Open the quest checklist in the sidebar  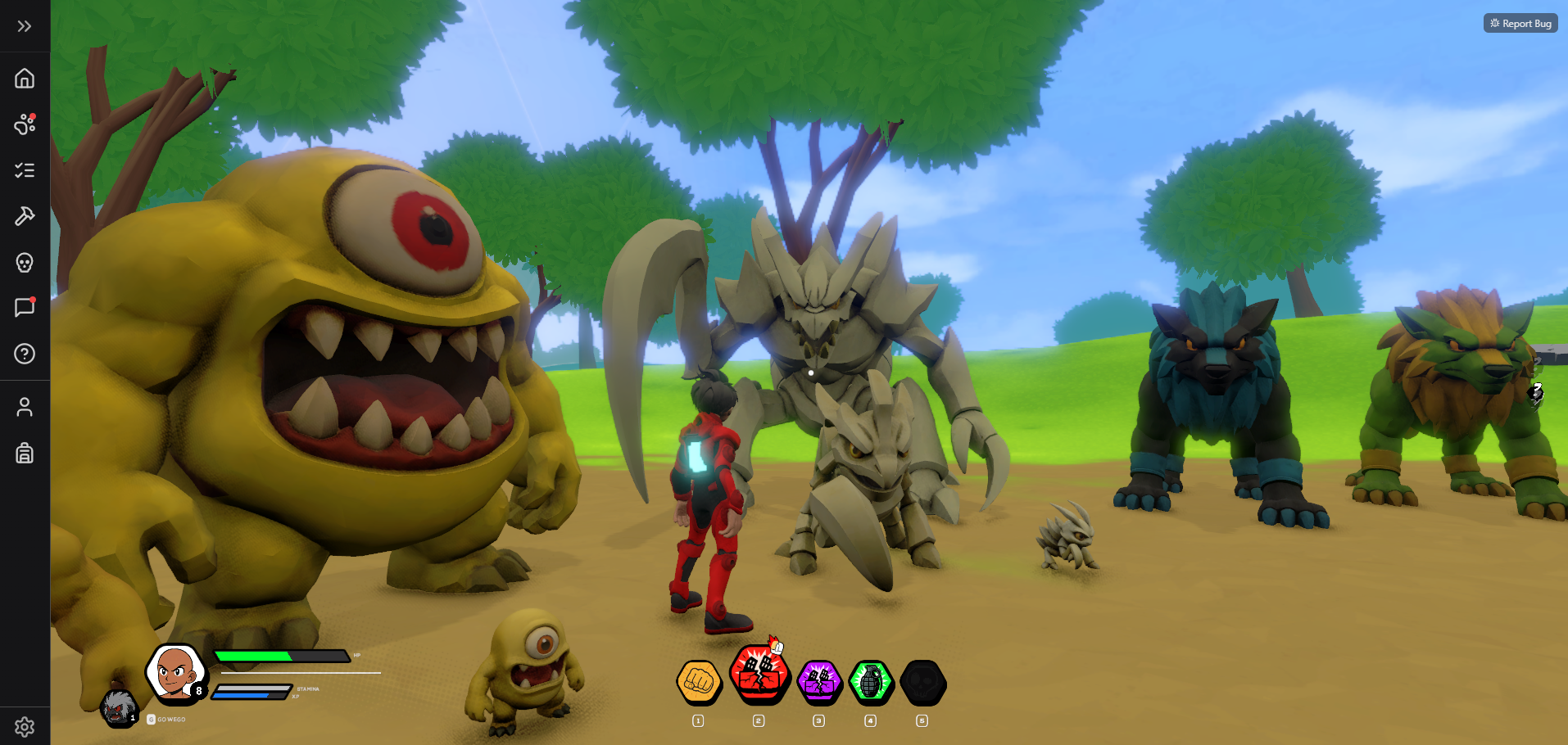pyautogui.click(x=24, y=170)
